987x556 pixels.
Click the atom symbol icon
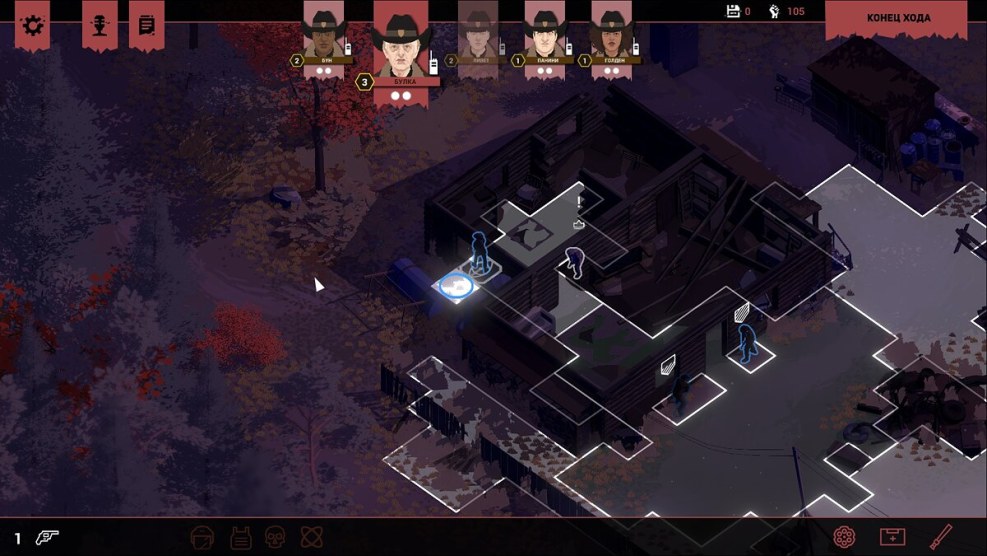(309, 537)
